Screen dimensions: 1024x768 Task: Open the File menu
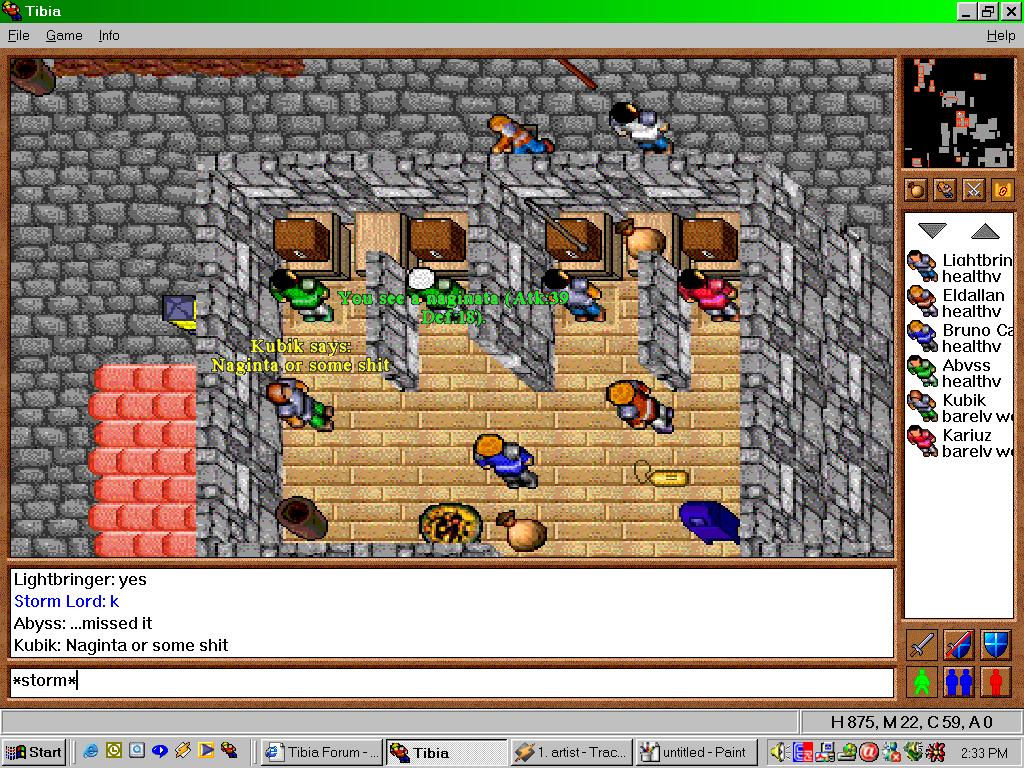[18, 35]
